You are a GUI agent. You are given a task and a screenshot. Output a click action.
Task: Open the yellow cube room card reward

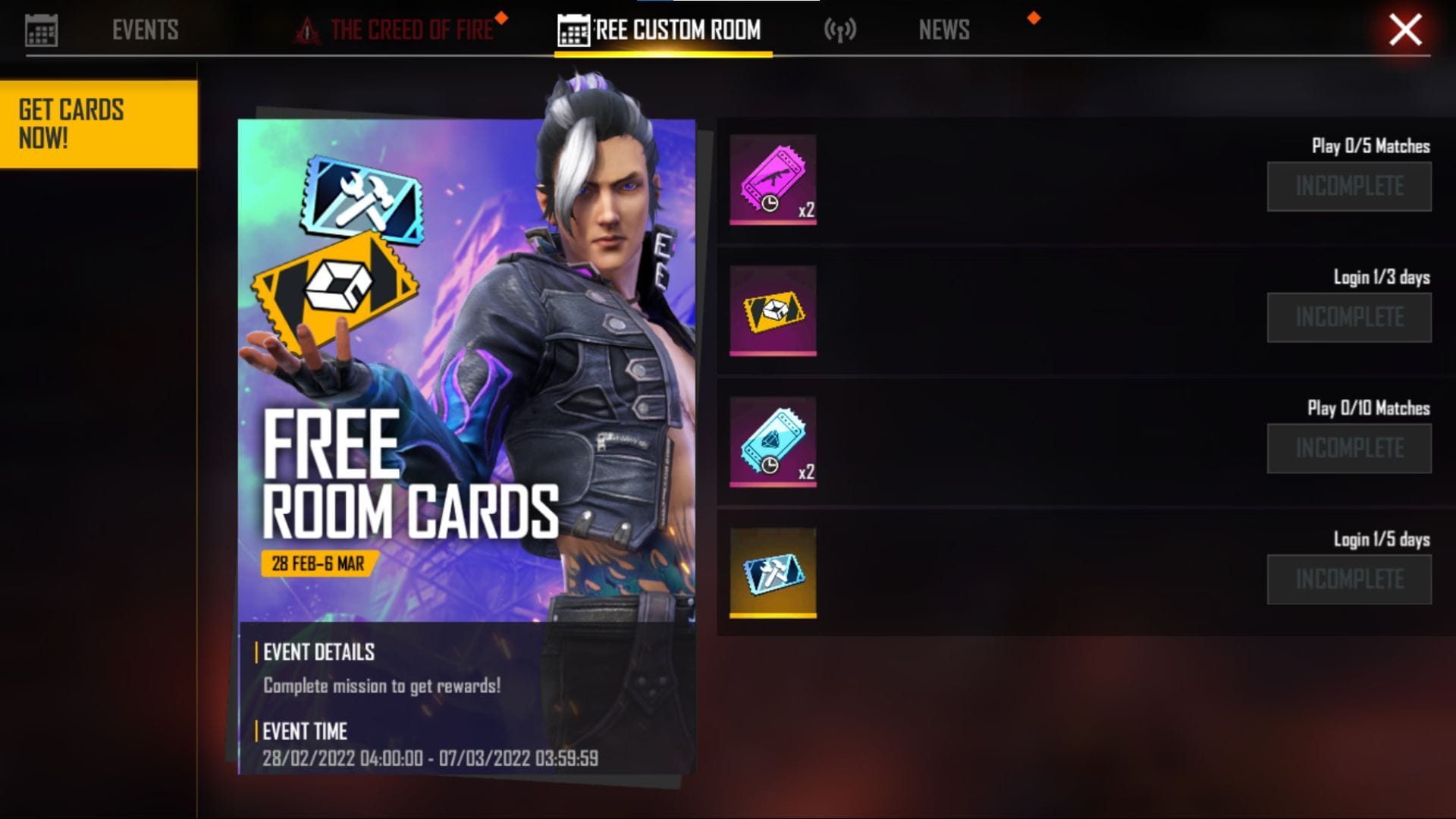773,309
